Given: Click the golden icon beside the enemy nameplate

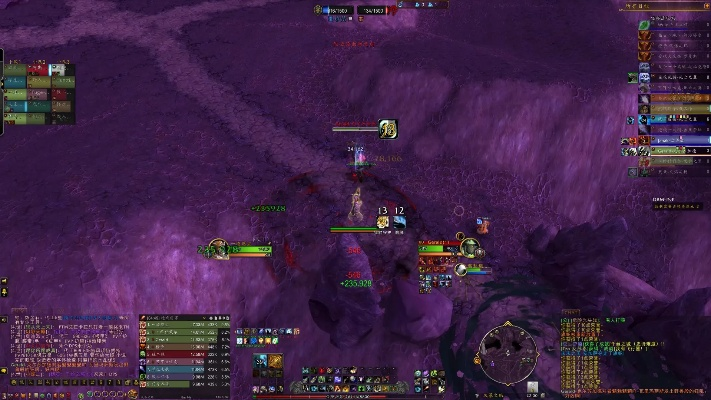Looking at the screenshot, I should click(388, 128).
